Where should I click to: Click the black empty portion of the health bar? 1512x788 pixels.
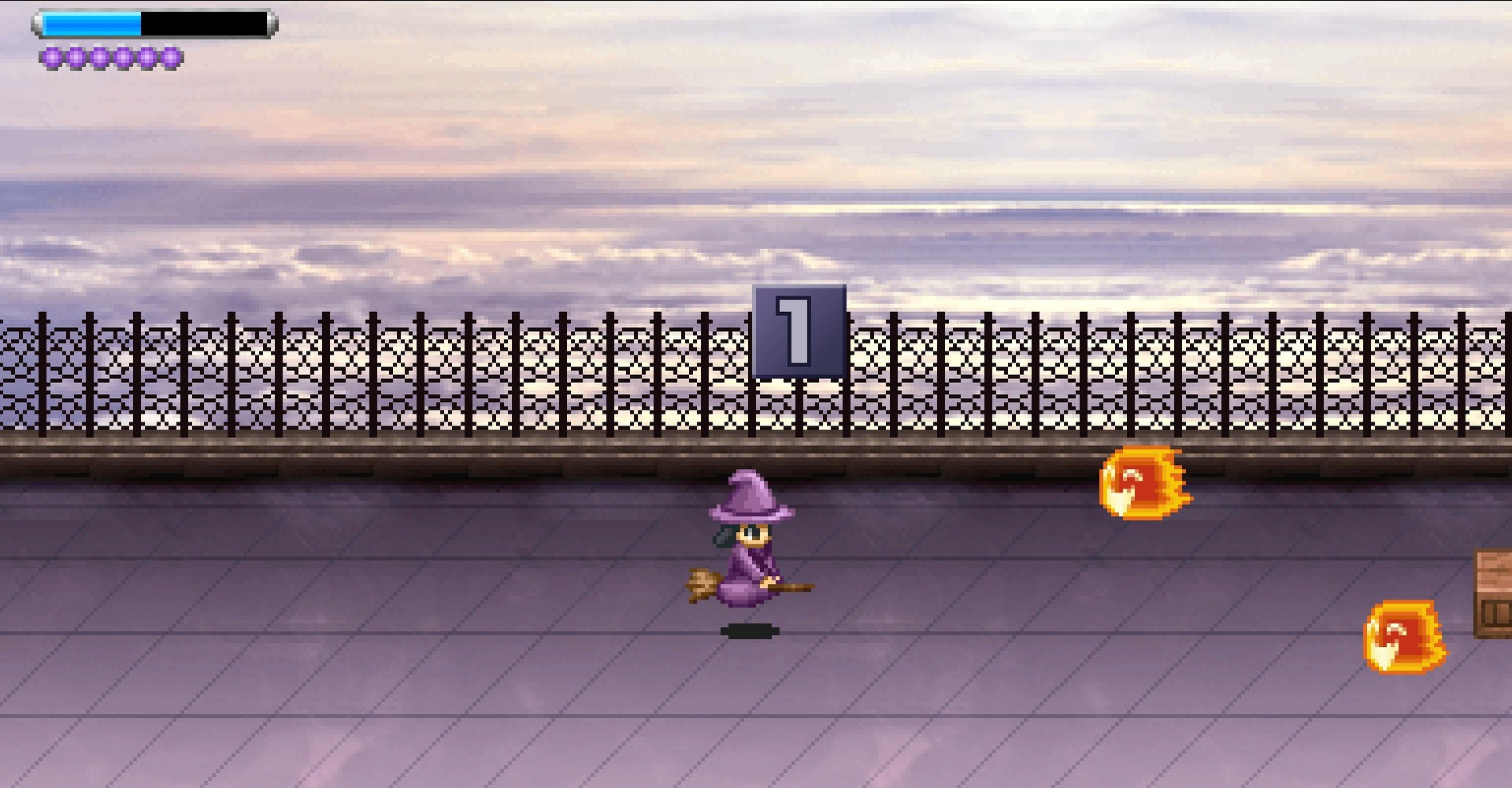(205, 24)
